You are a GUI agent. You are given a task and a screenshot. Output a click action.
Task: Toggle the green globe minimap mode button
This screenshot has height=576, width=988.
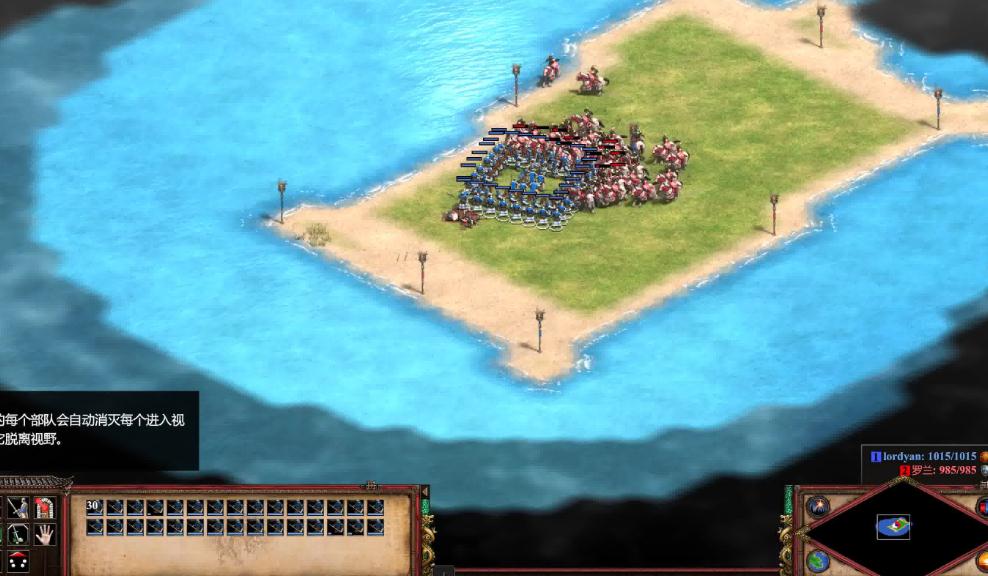click(818, 562)
